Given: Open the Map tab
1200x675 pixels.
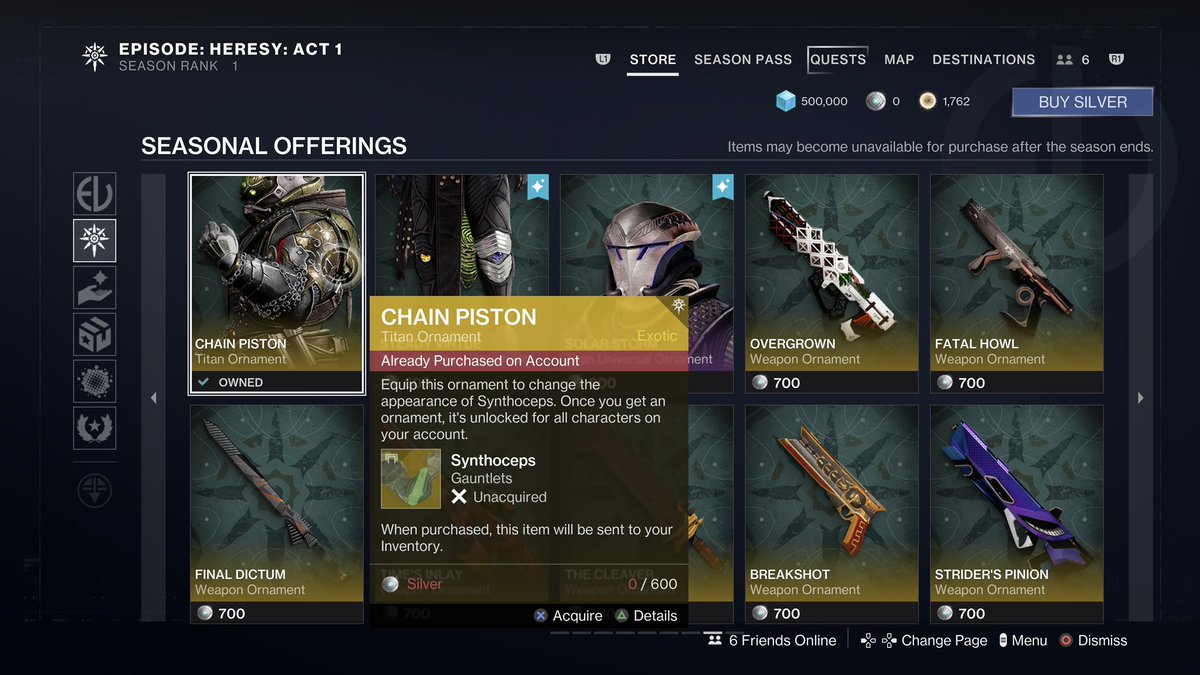Looking at the screenshot, I should [x=899, y=60].
